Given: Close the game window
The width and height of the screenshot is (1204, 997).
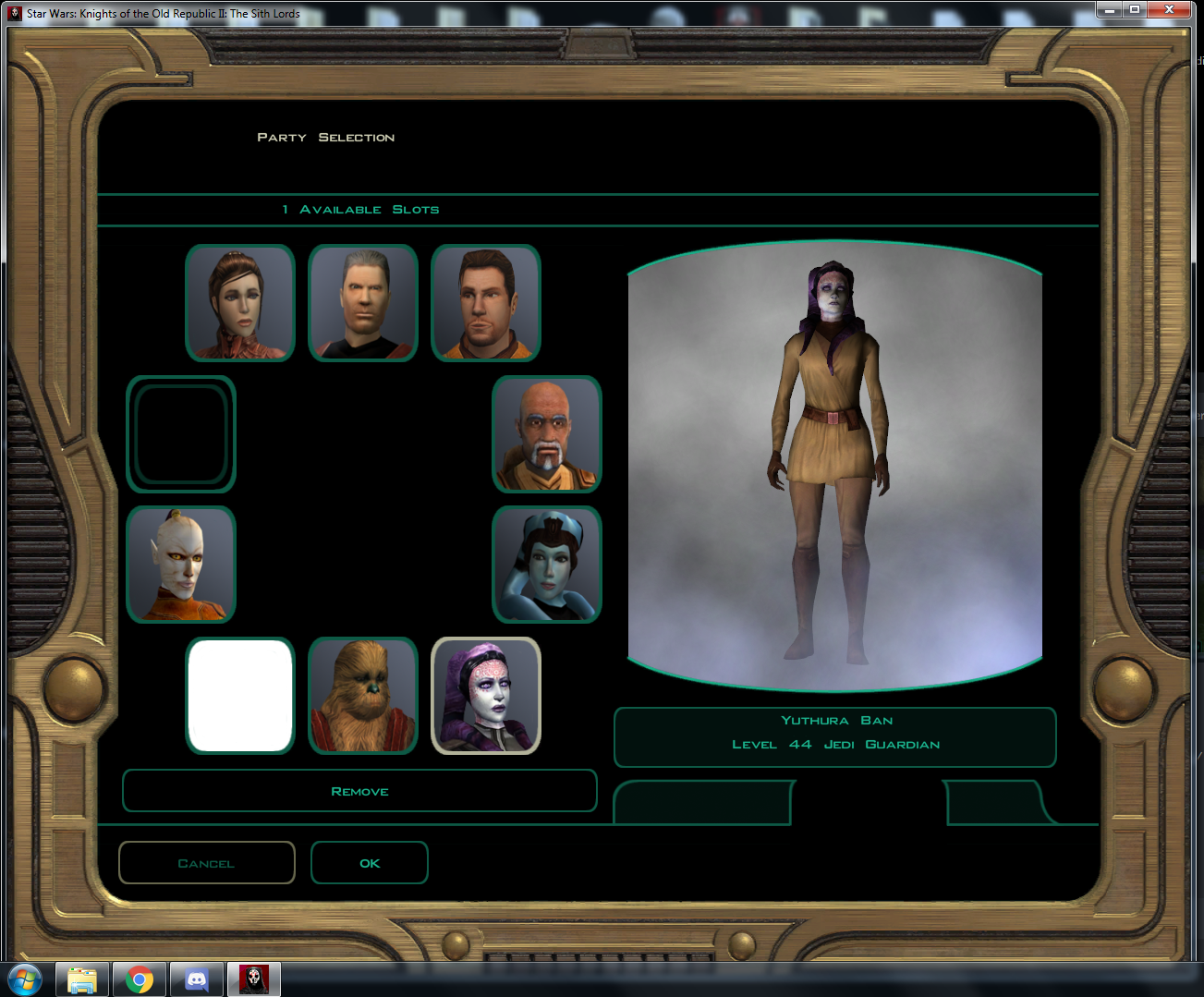Looking at the screenshot, I should [x=1170, y=9].
